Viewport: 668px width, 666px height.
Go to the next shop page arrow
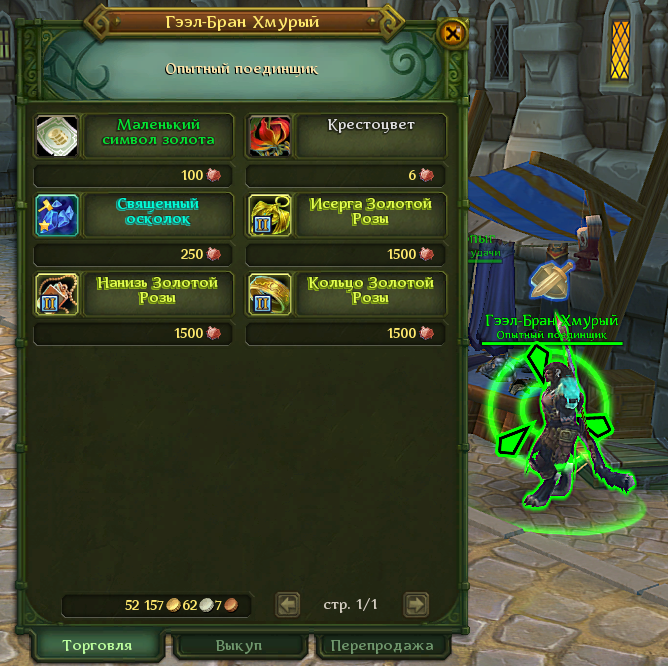[416, 604]
